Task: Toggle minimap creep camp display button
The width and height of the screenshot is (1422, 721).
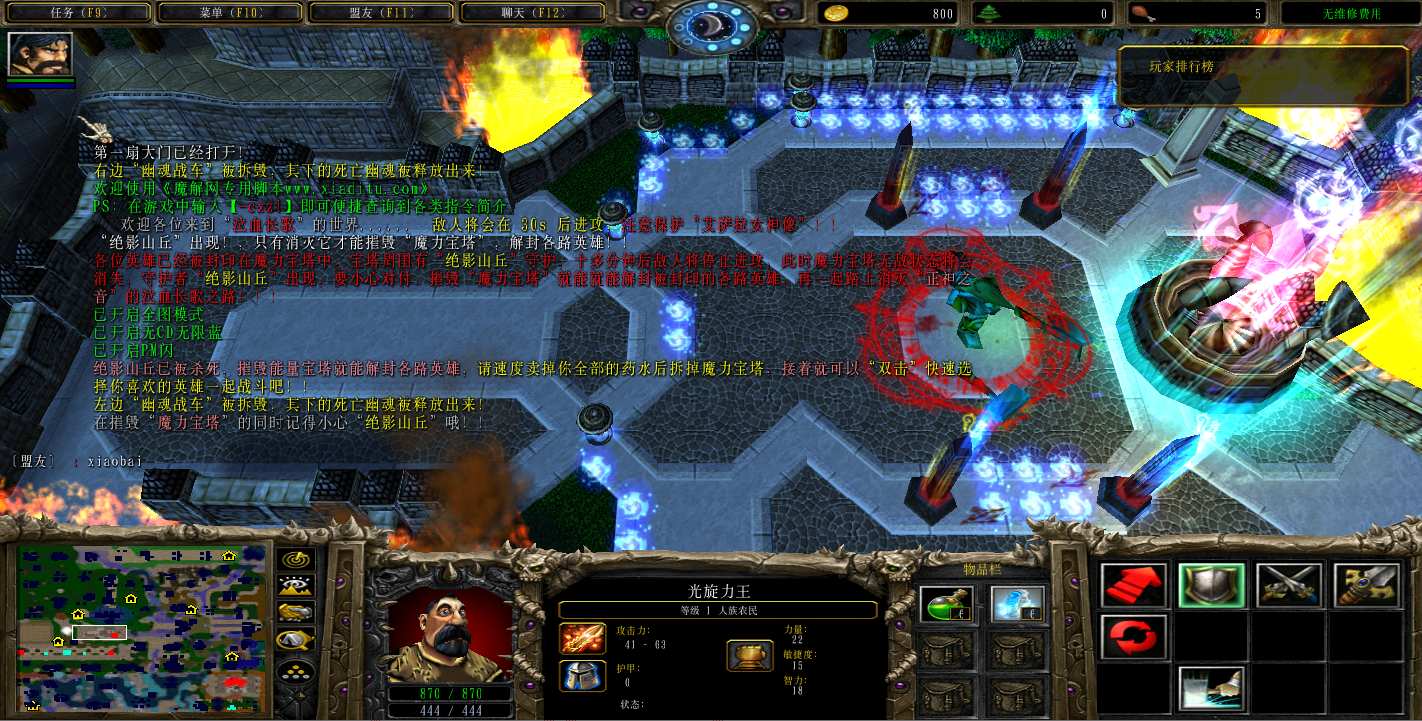Action: coord(295,639)
